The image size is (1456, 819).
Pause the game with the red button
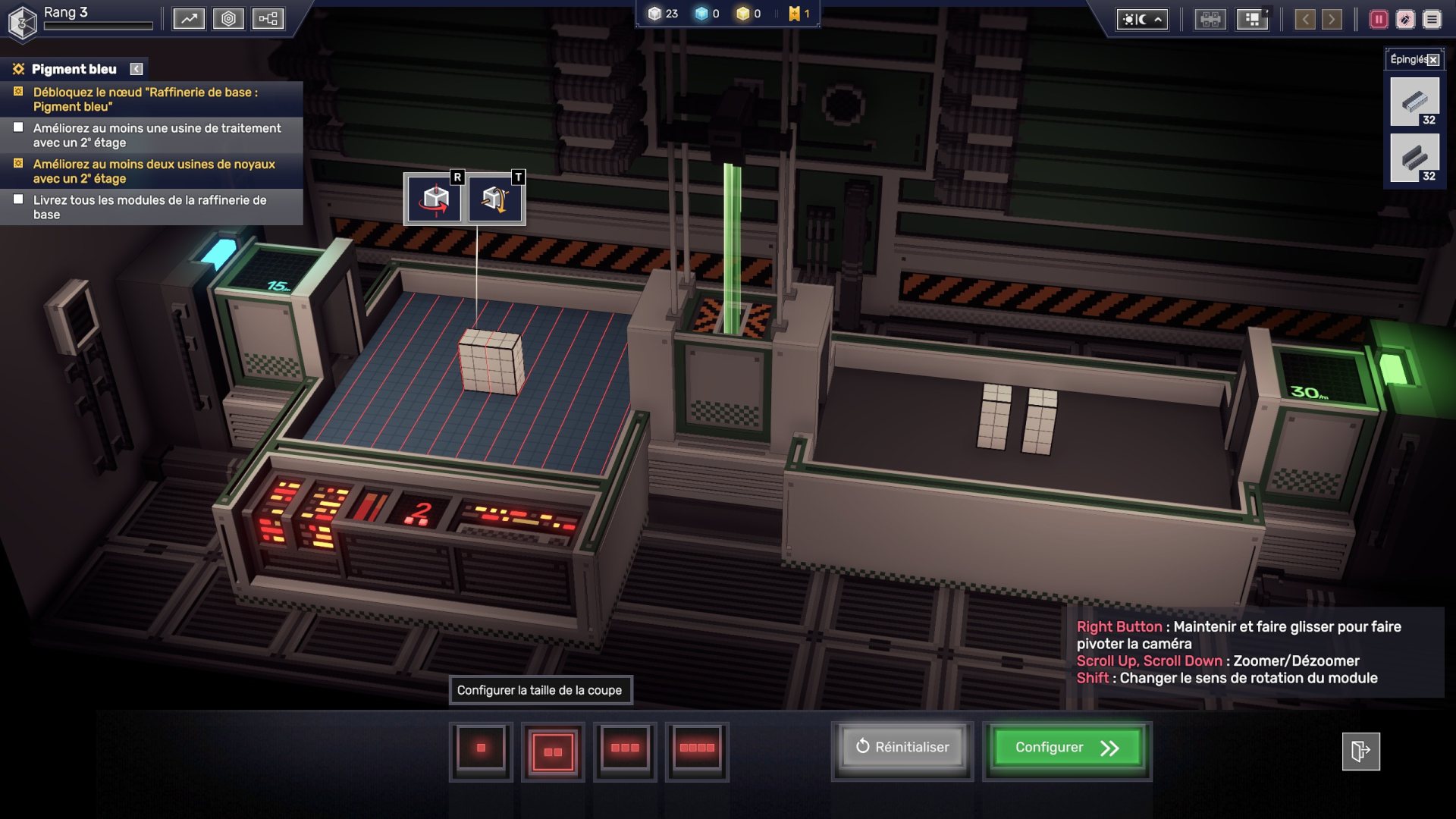(1379, 20)
